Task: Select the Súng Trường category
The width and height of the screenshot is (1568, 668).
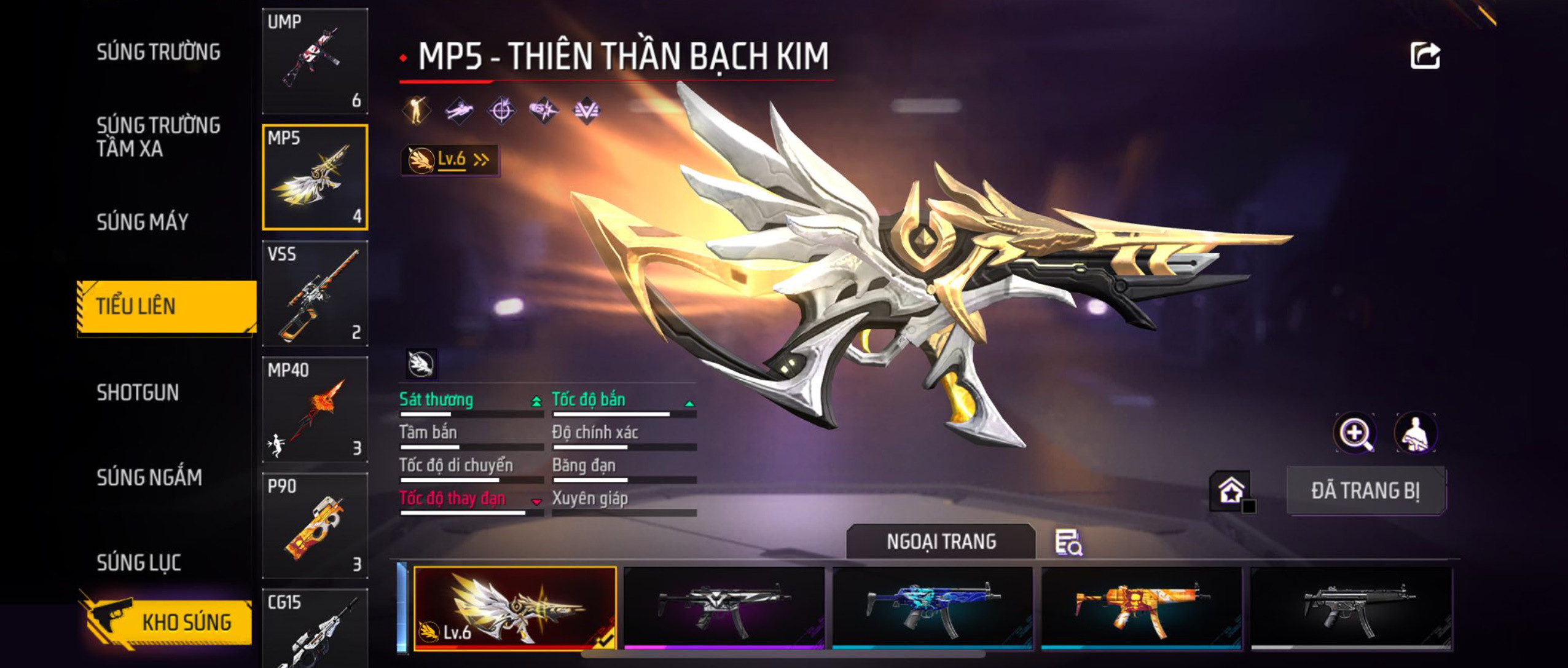Action: [x=158, y=52]
